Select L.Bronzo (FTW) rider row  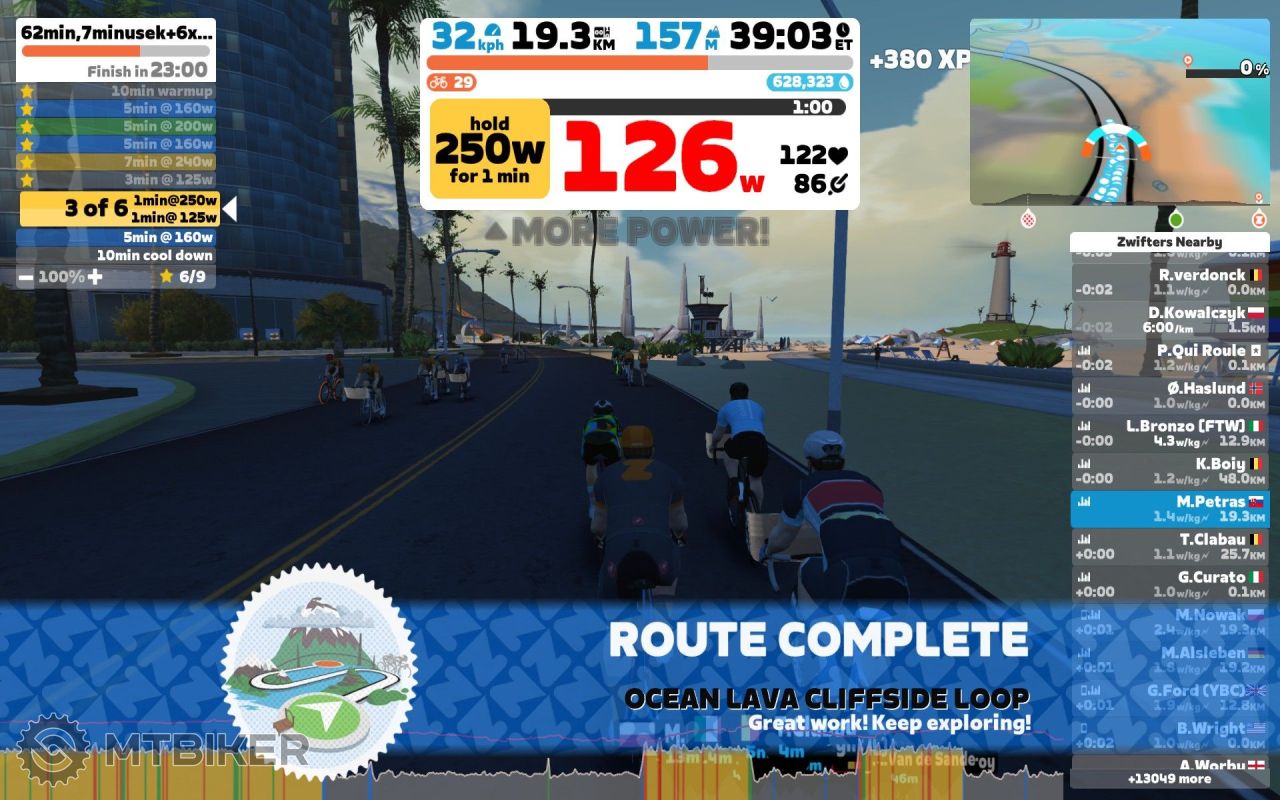click(x=1169, y=433)
